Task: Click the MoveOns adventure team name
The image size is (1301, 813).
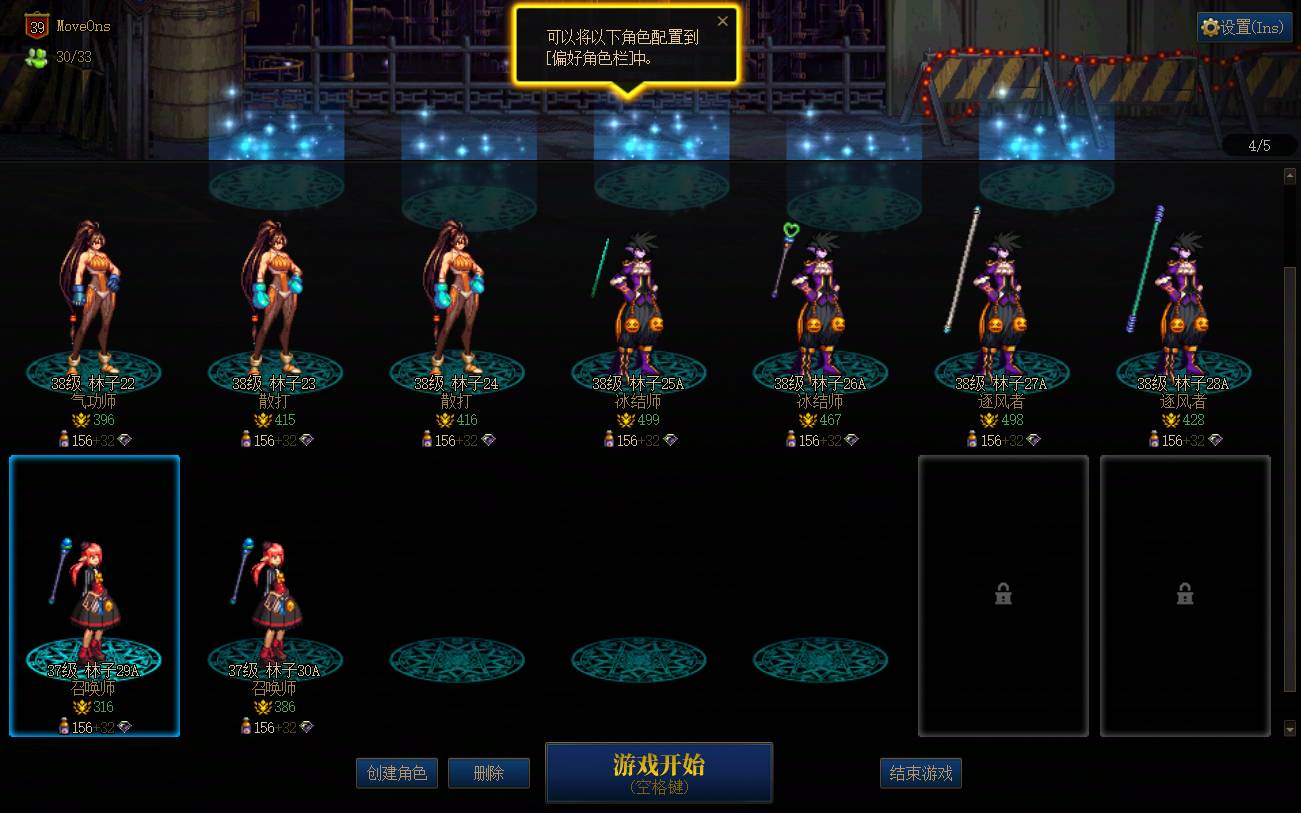Action: click(83, 27)
